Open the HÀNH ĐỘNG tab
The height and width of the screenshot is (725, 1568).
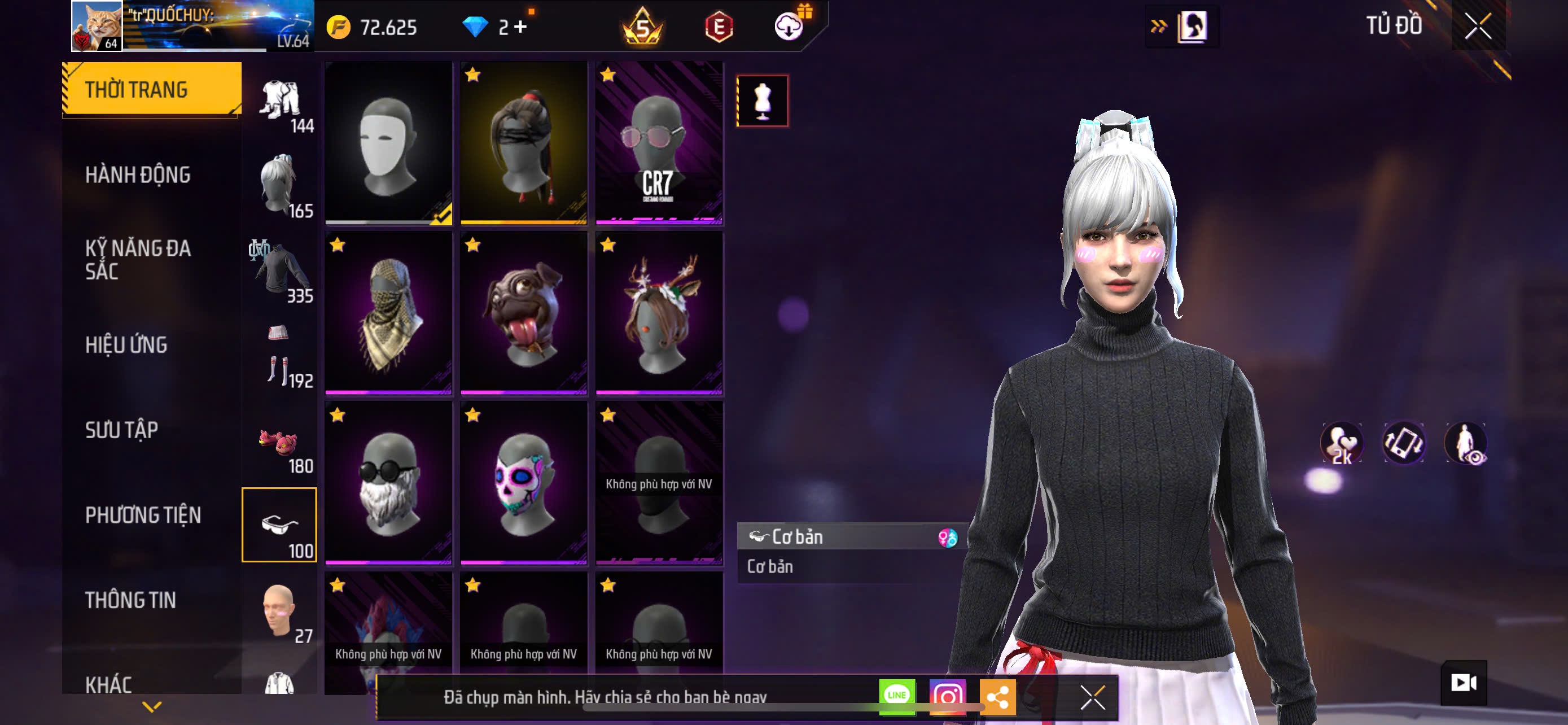[x=138, y=175]
